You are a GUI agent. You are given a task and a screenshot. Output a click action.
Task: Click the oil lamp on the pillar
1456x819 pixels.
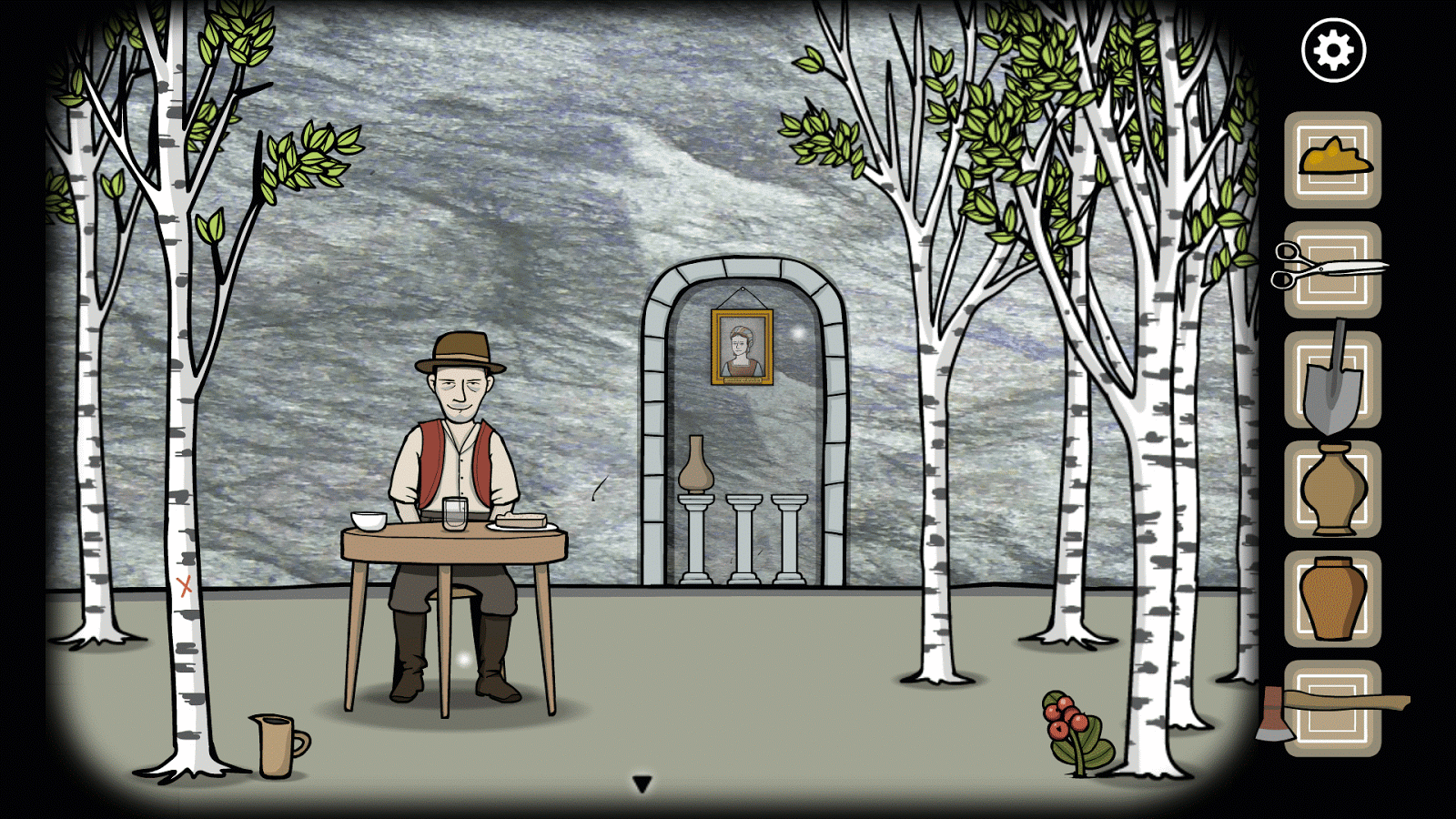tap(697, 471)
